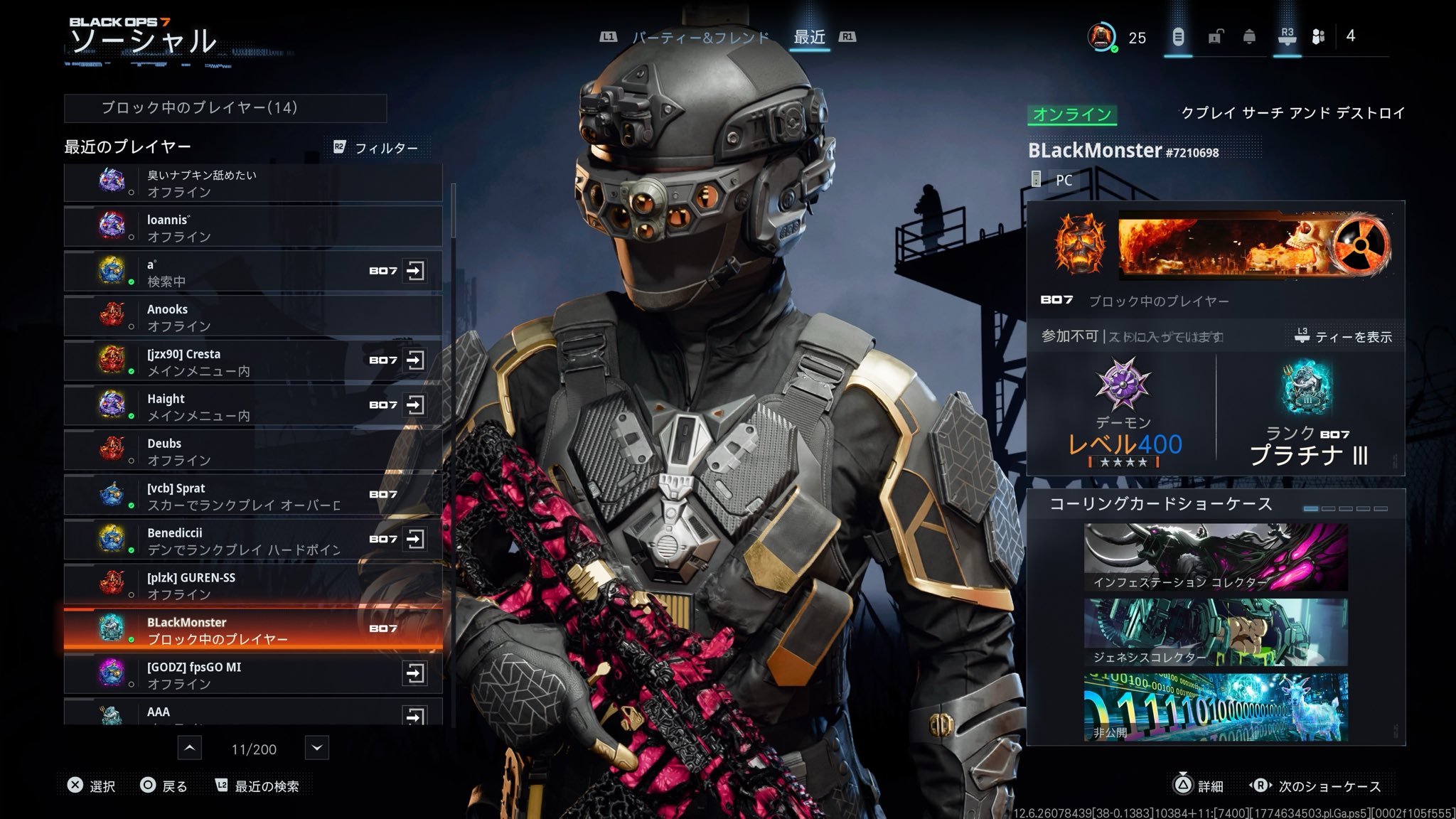Choose Deubs from the player list

[252, 451]
